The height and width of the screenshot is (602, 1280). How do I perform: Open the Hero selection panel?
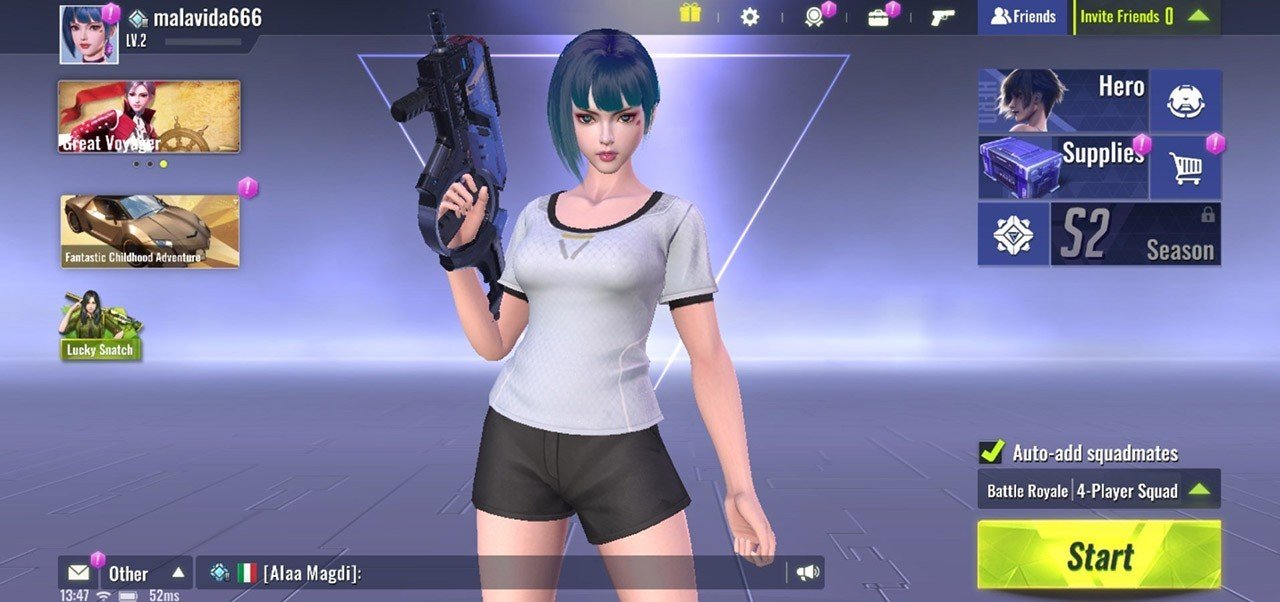(x=1062, y=101)
